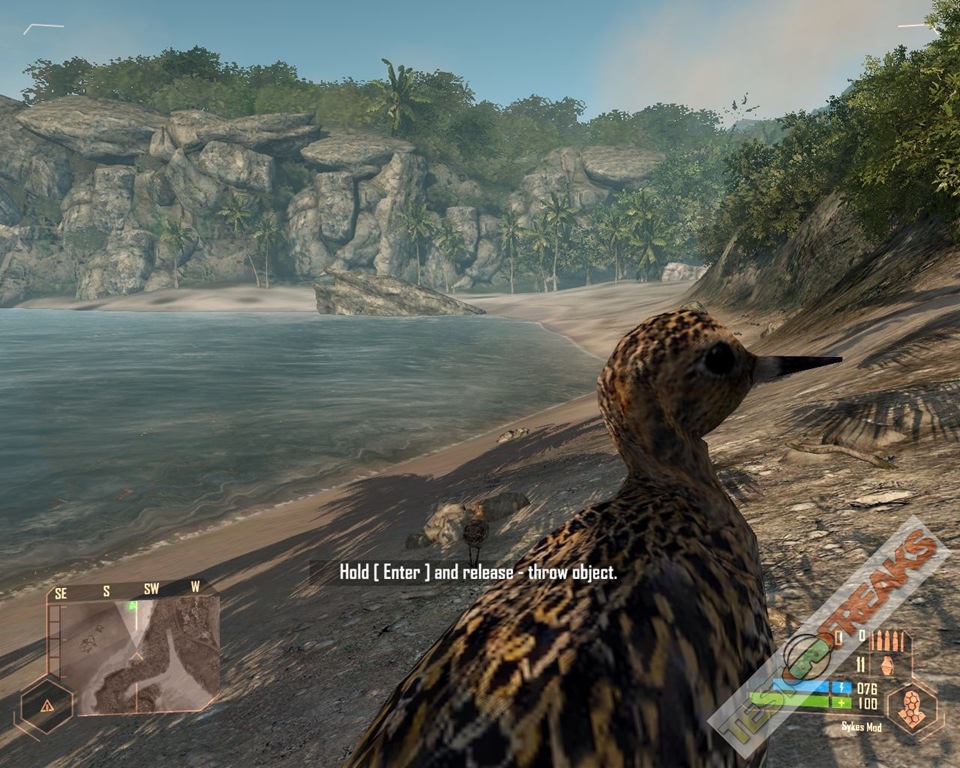Click the bullets ammo type icon
The height and width of the screenshot is (768, 960).
(x=888, y=640)
